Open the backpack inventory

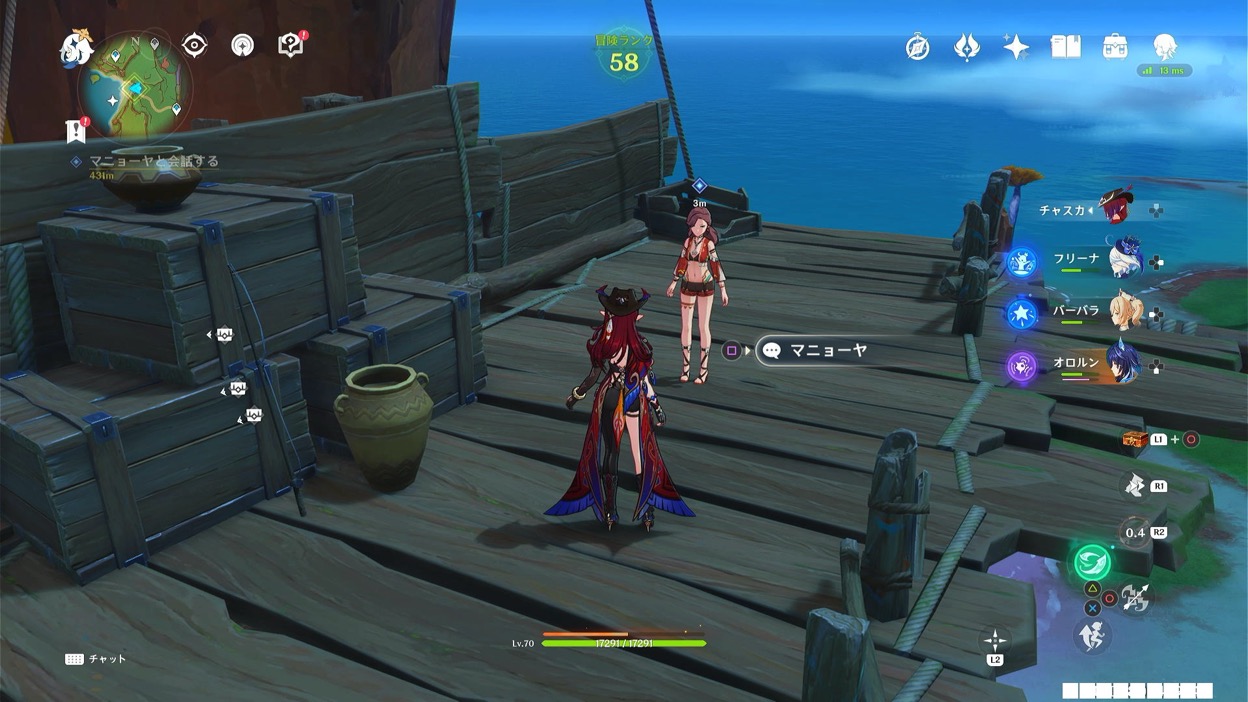[x=1115, y=47]
